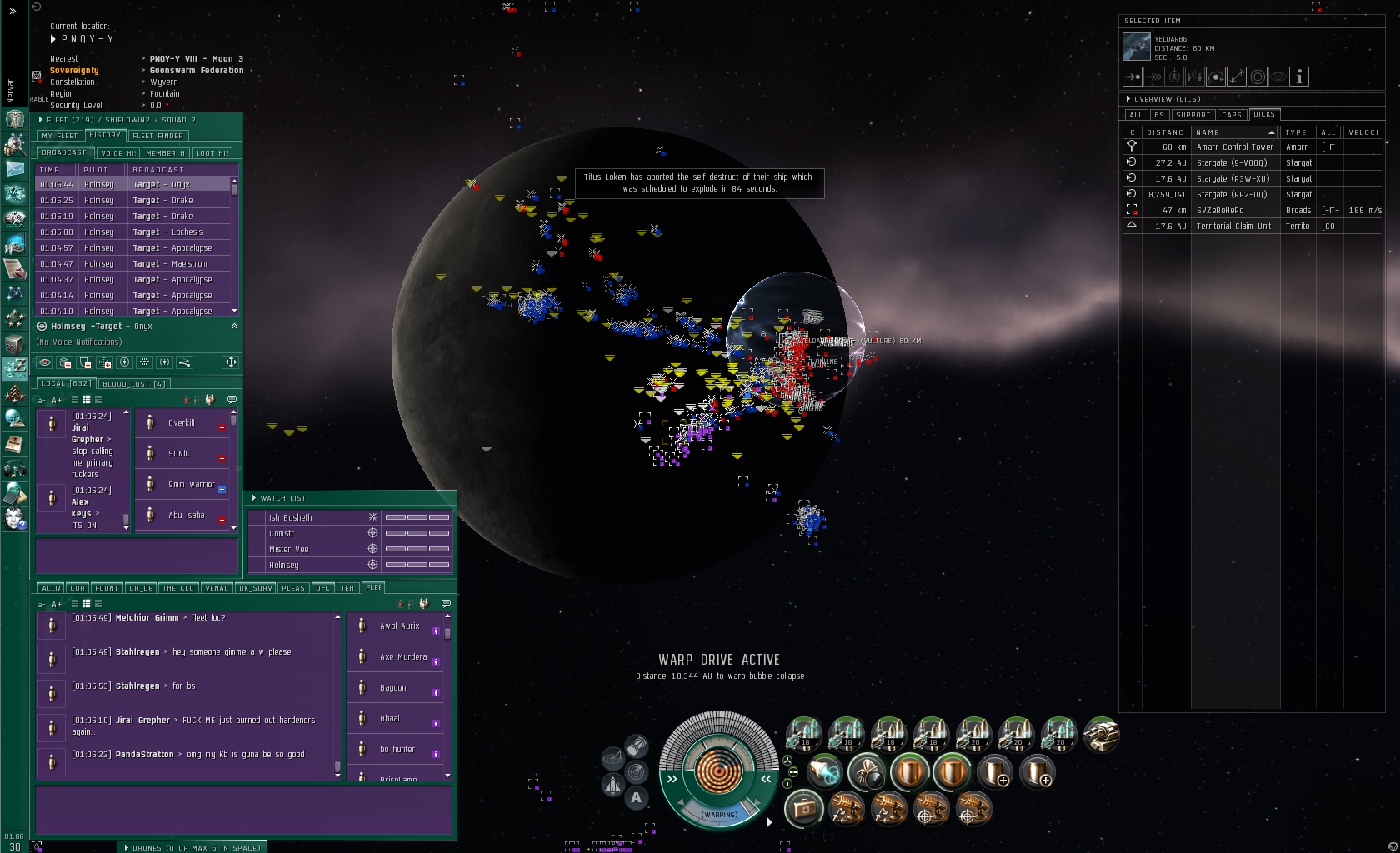Collapse the Watch List panel
This screenshot has height=853, width=1400.
coord(254,498)
